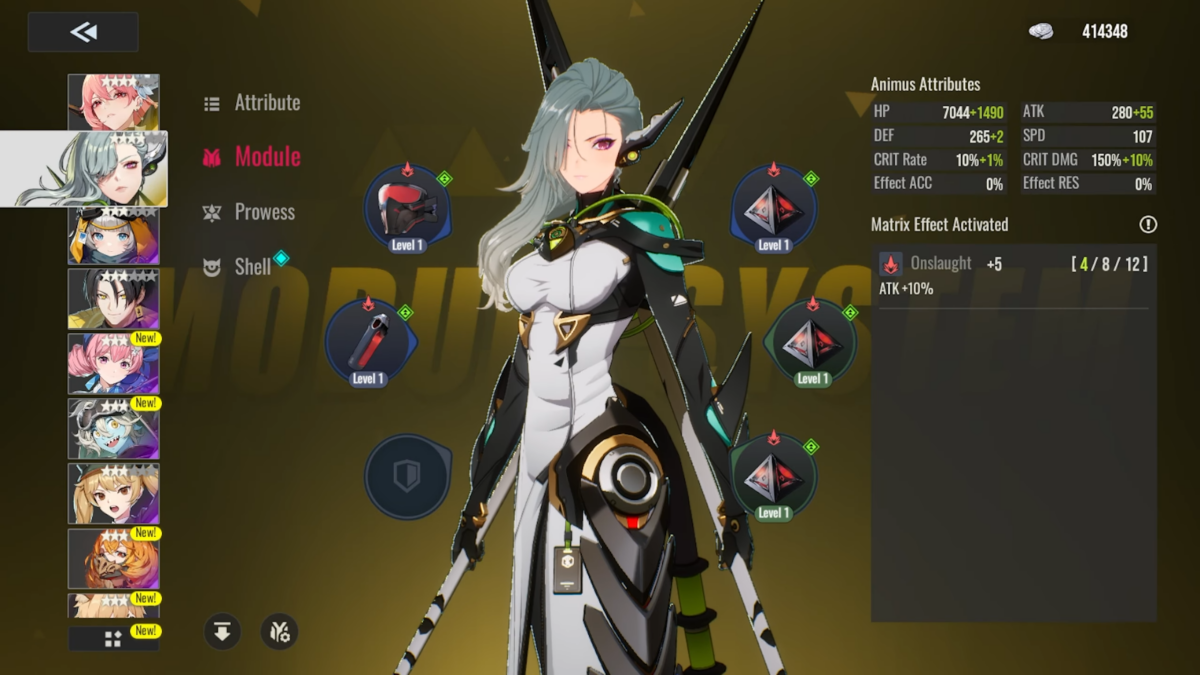Open the character grid view button
Viewport: 1200px width, 675px height.
(x=113, y=638)
